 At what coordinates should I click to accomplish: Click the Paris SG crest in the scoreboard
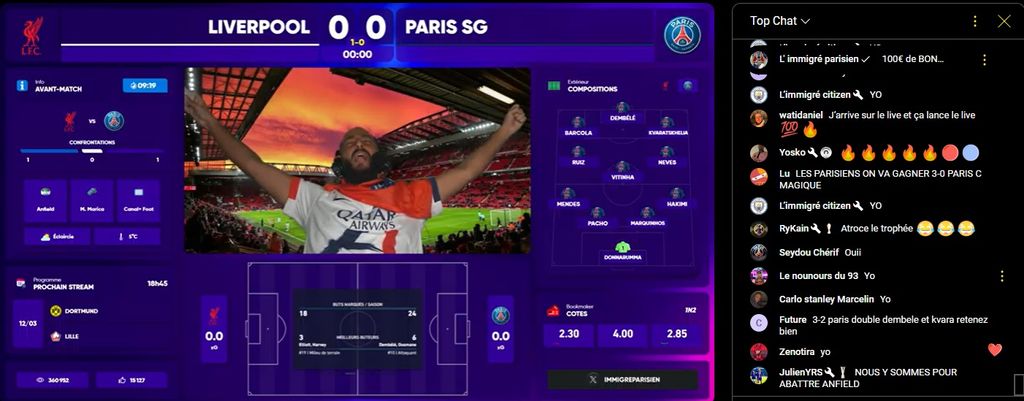pyautogui.click(x=682, y=35)
